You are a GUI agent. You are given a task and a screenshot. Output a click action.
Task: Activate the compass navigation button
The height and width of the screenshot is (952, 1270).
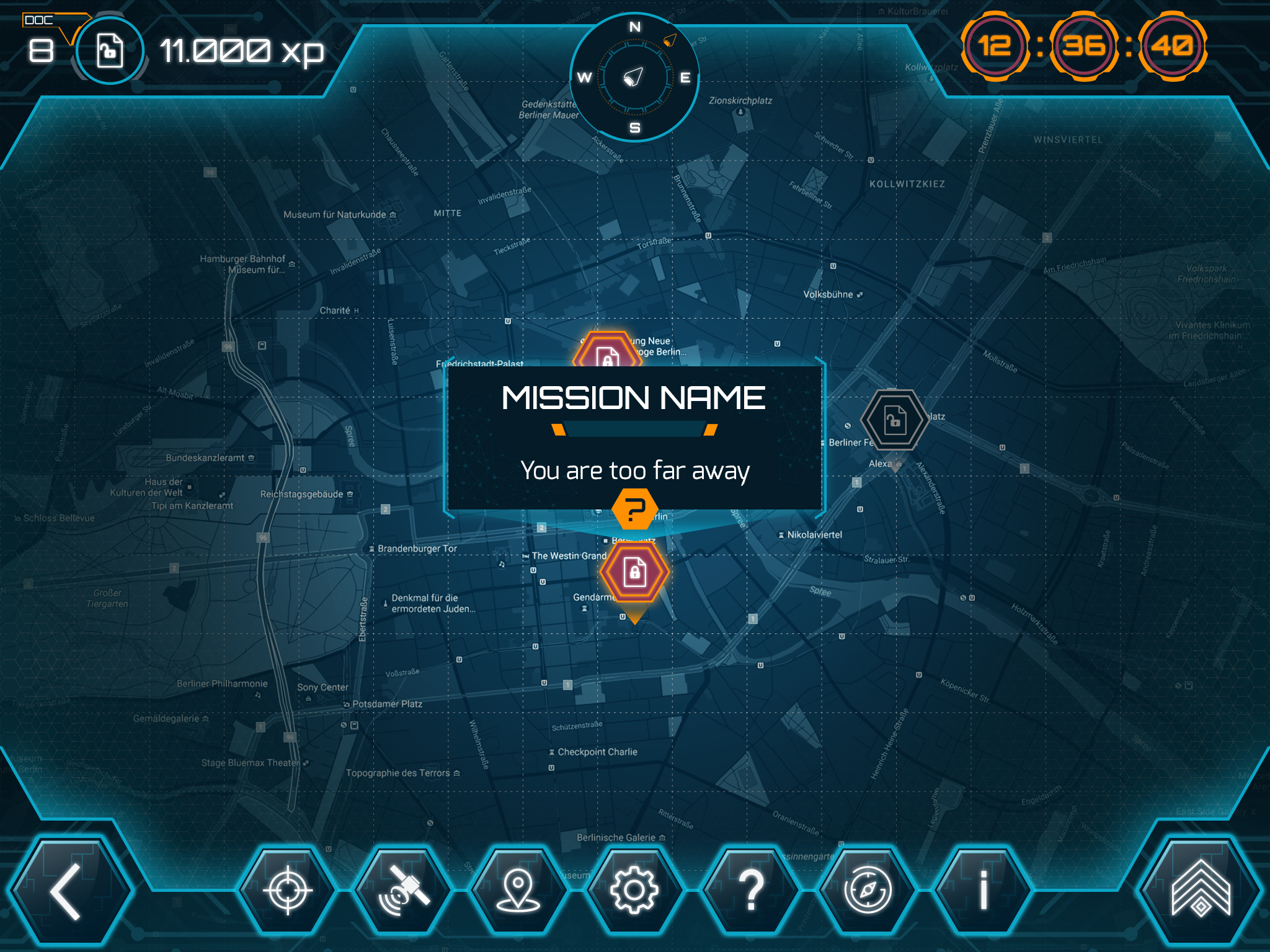867,890
